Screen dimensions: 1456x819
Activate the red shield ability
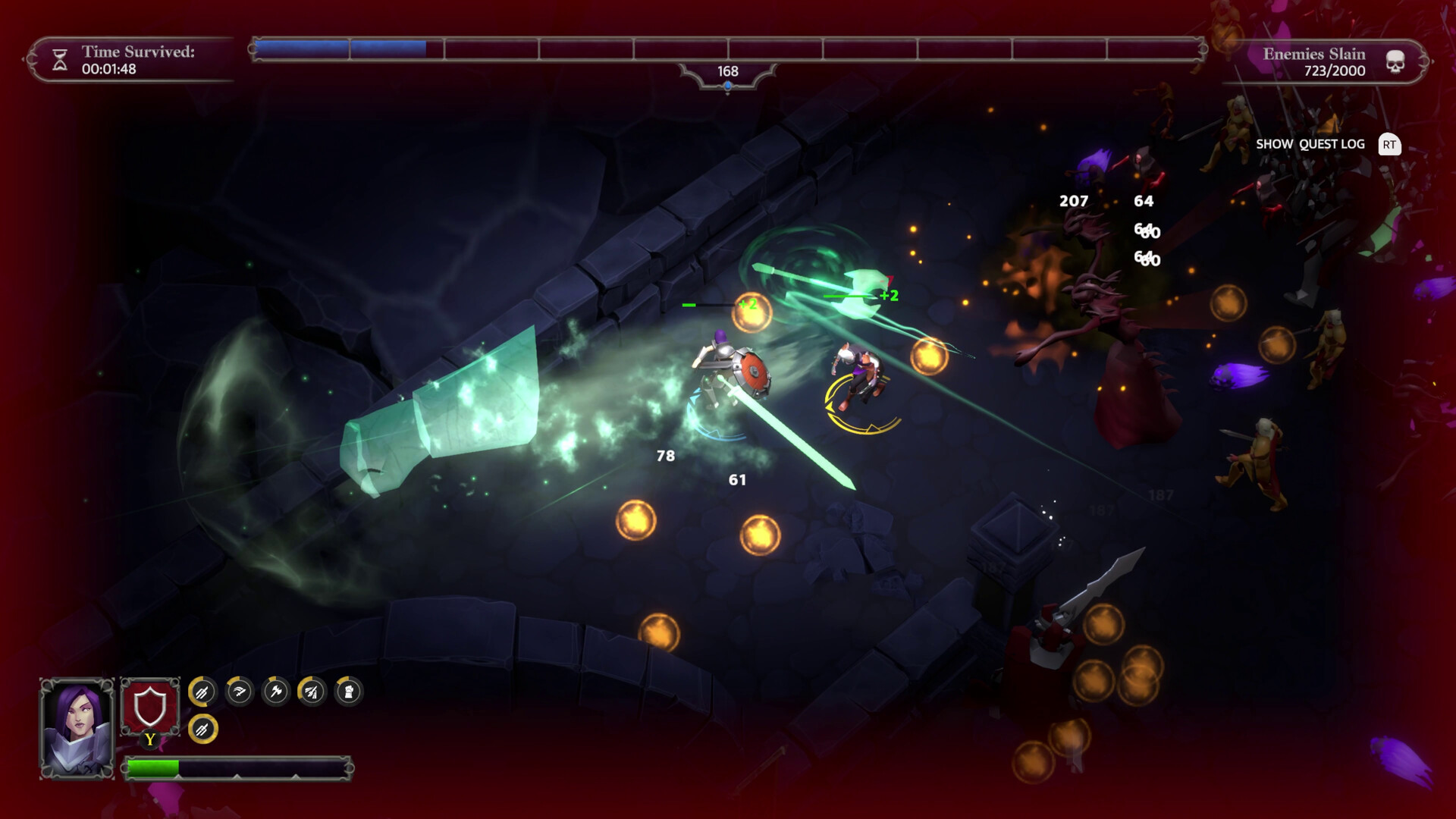tap(150, 708)
